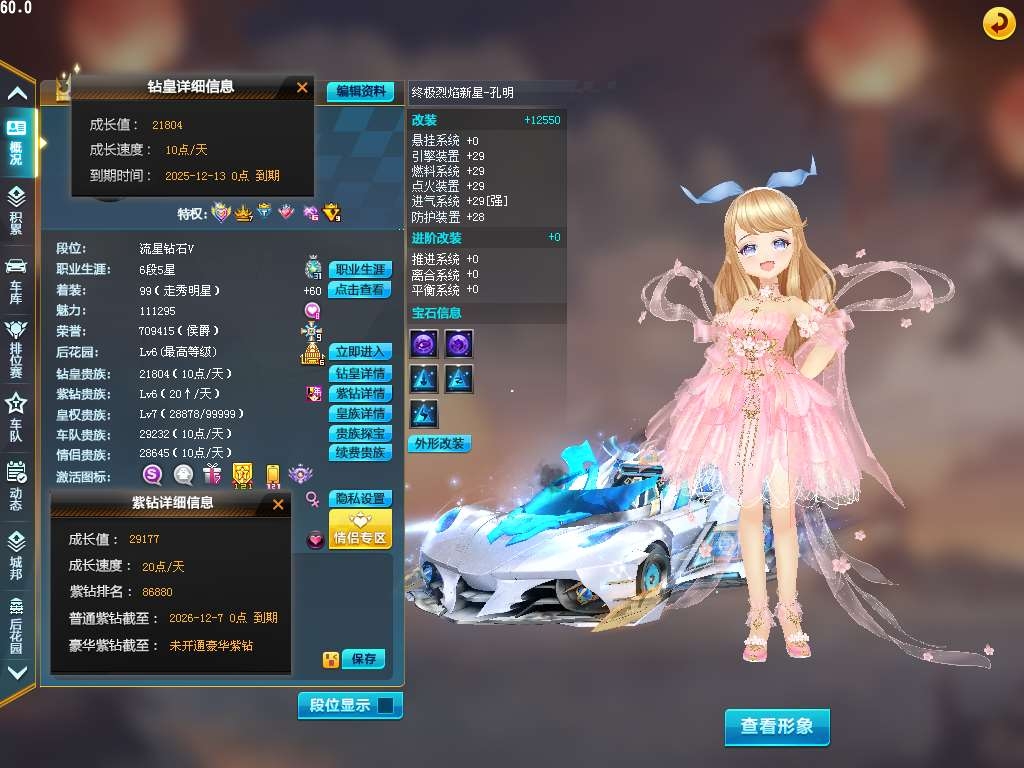
Task: Switch to the 车库 garage tab
Action: 16,280
